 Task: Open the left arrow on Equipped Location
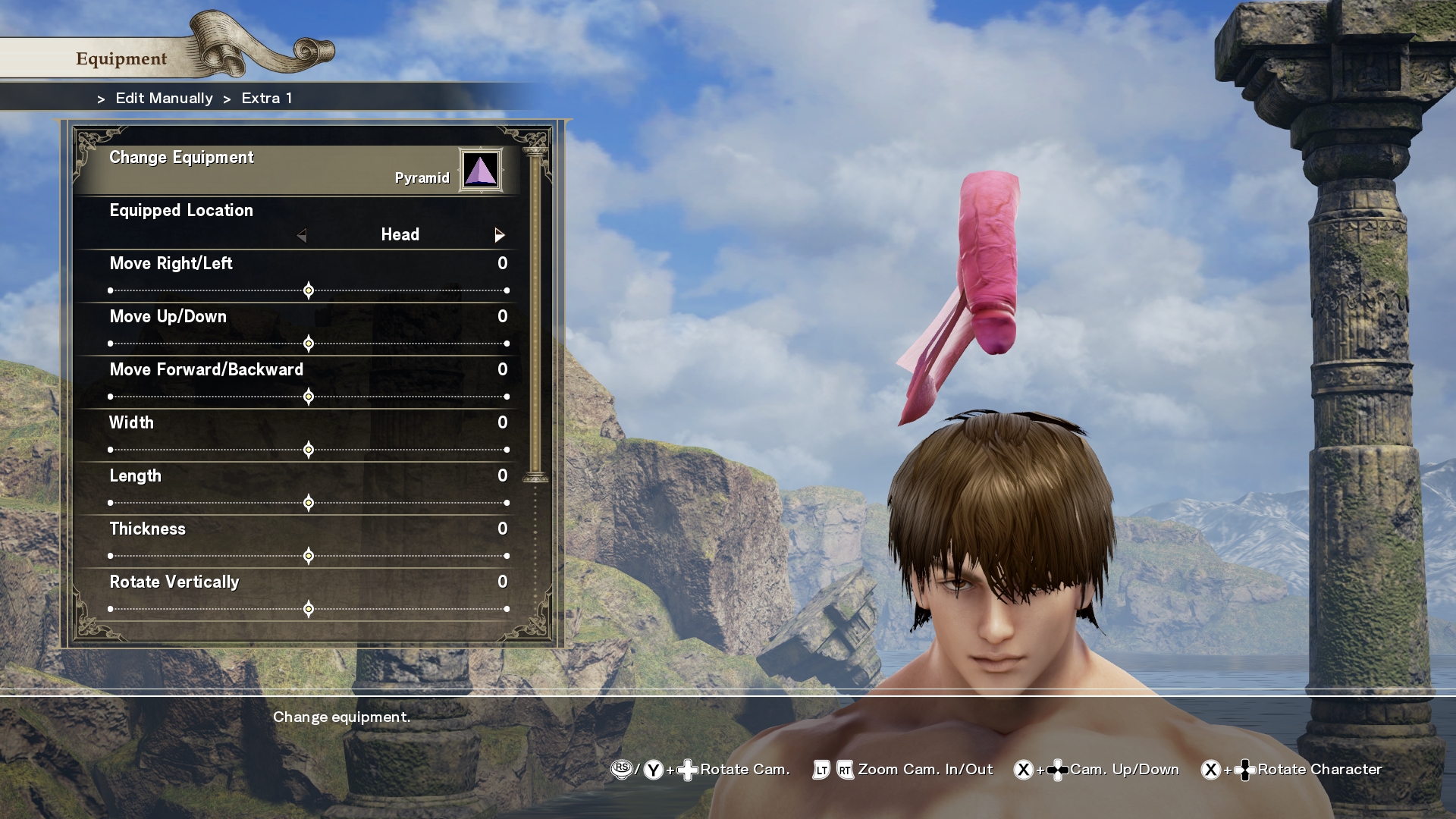pyautogui.click(x=303, y=235)
